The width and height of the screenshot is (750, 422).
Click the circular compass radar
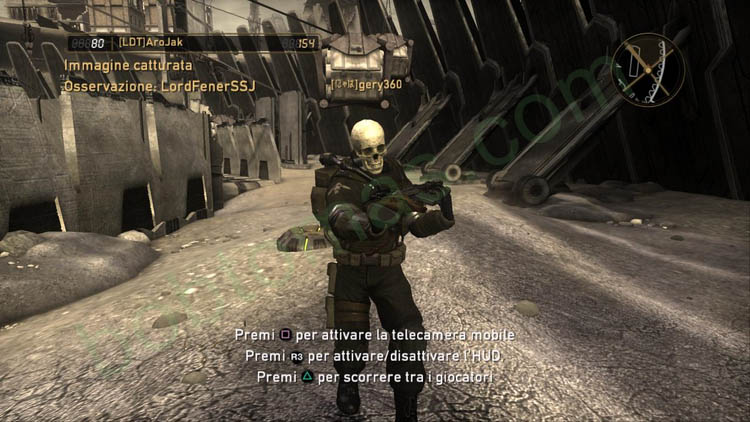(x=649, y=70)
